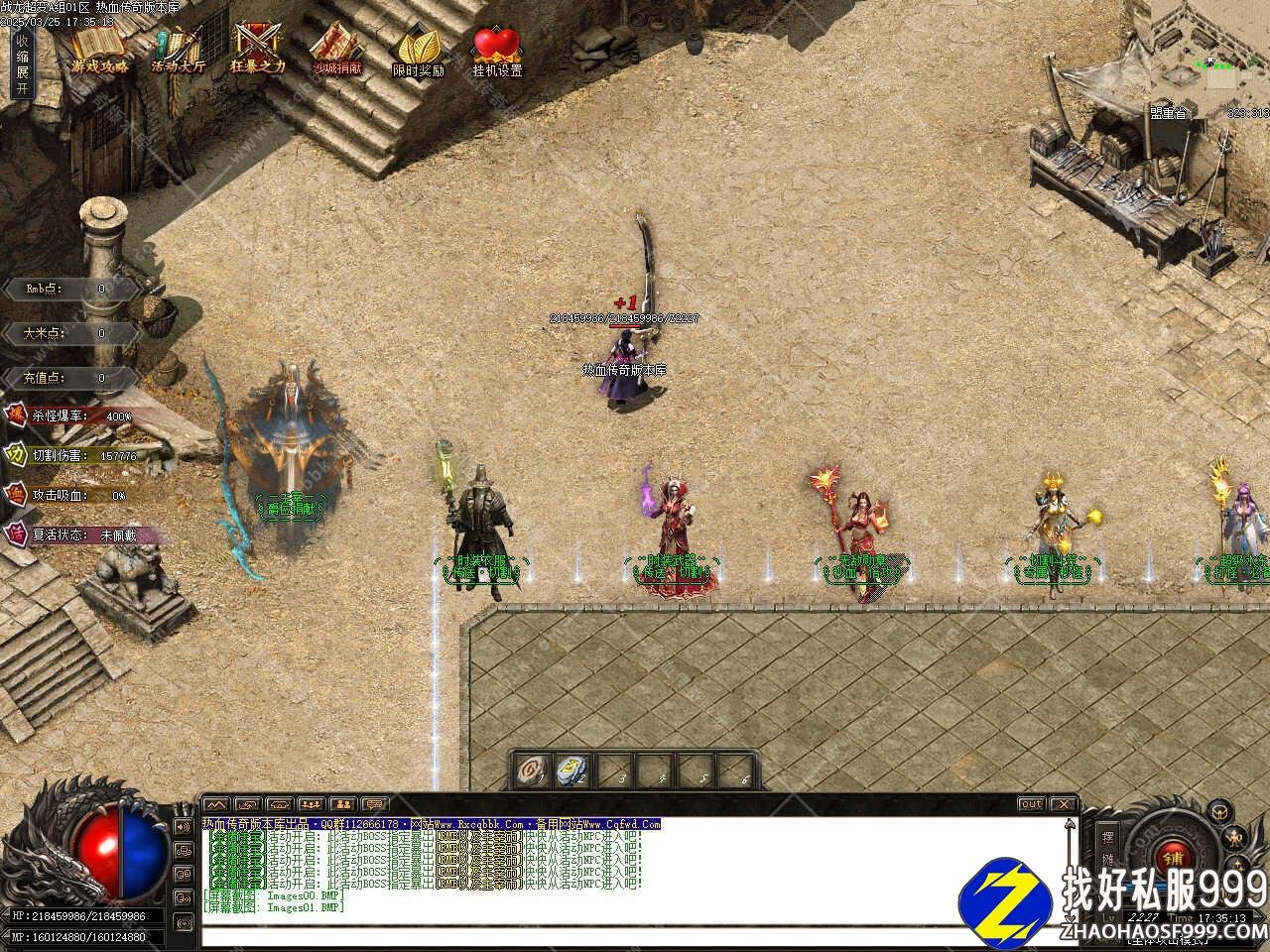
Task: Toggle the sound speaker button
Action: 183,826
